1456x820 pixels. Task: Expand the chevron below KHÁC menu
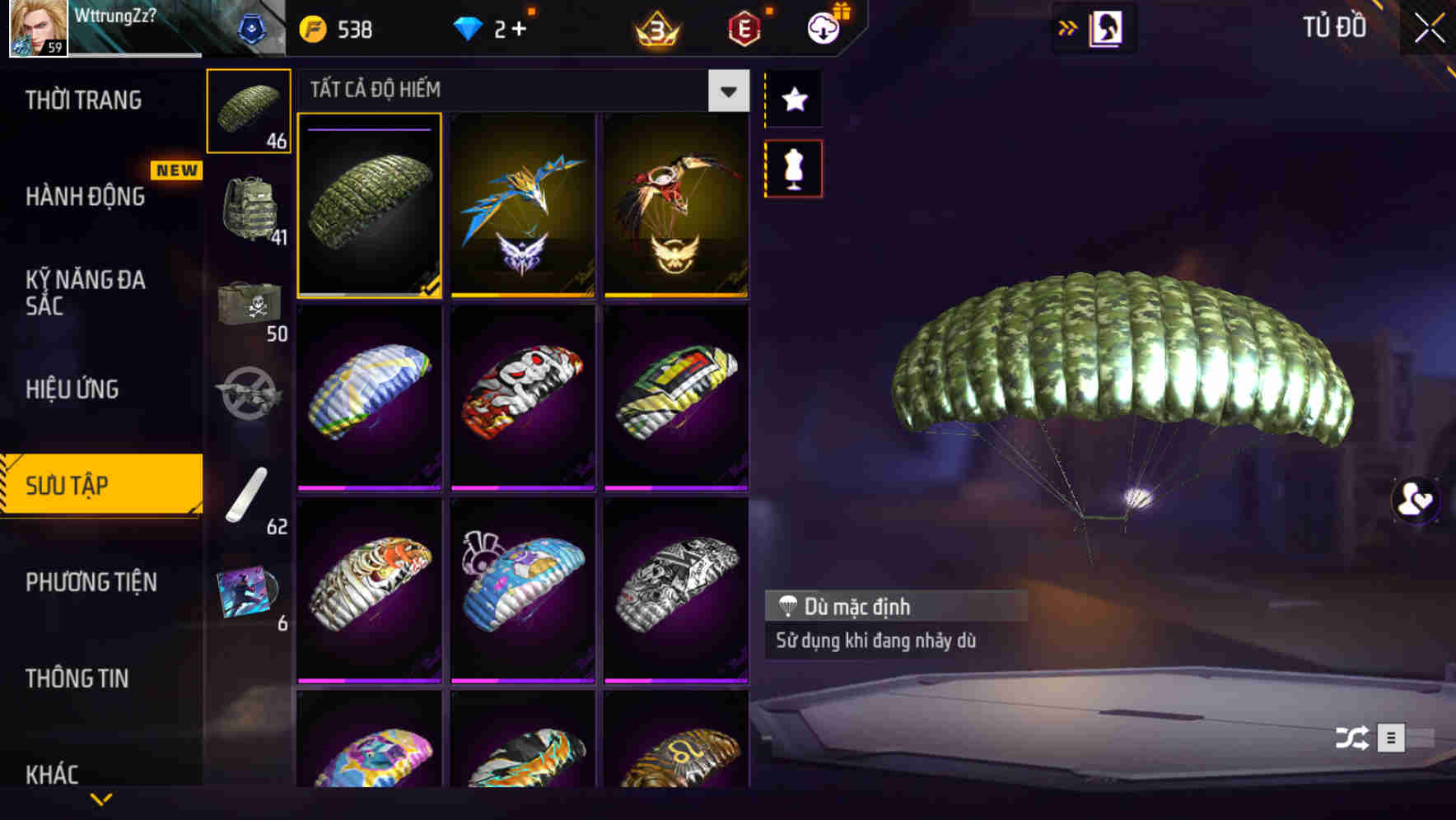(103, 799)
